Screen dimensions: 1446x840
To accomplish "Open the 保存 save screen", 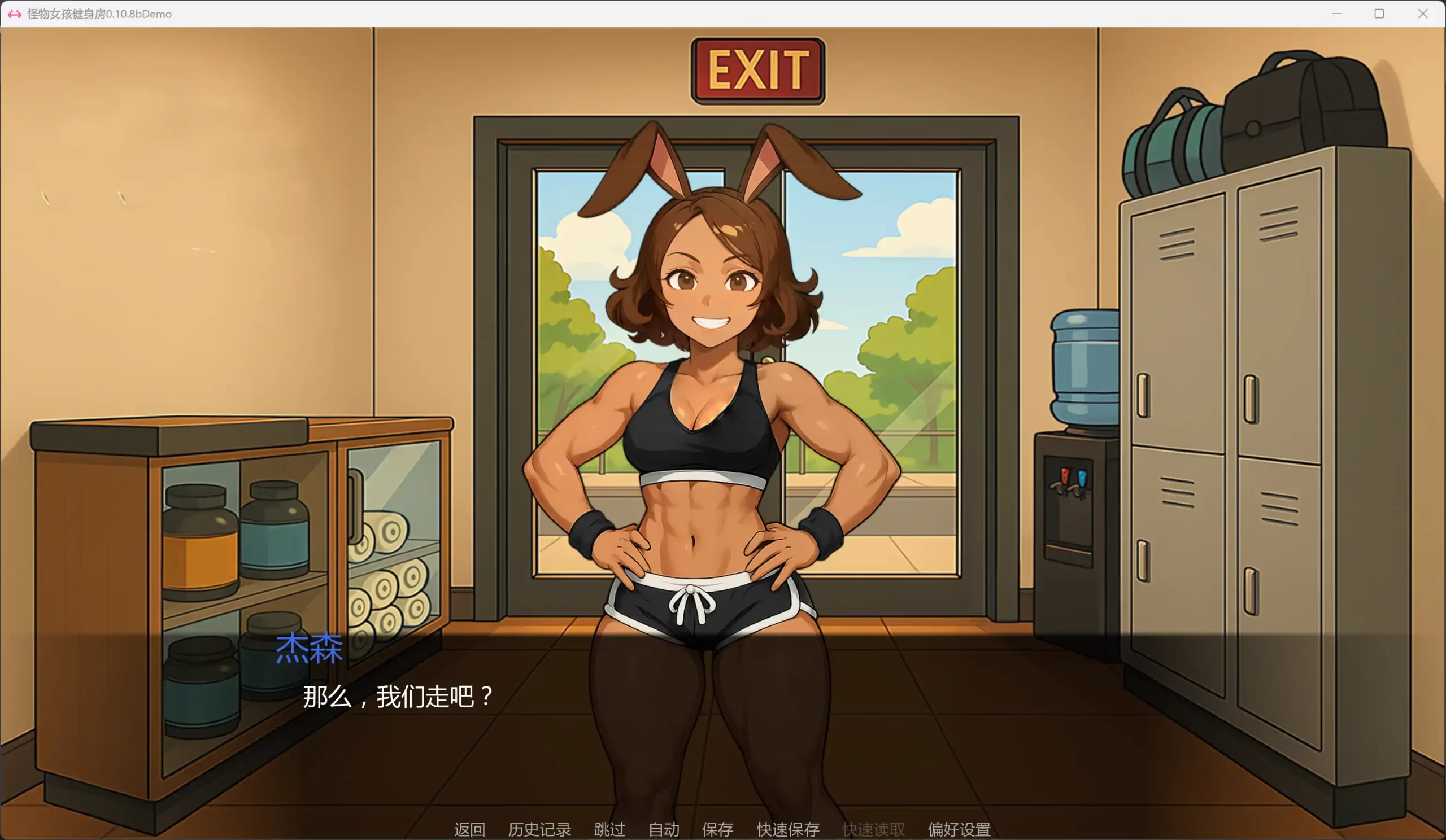I will pyautogui.click(x=717, y=830).
